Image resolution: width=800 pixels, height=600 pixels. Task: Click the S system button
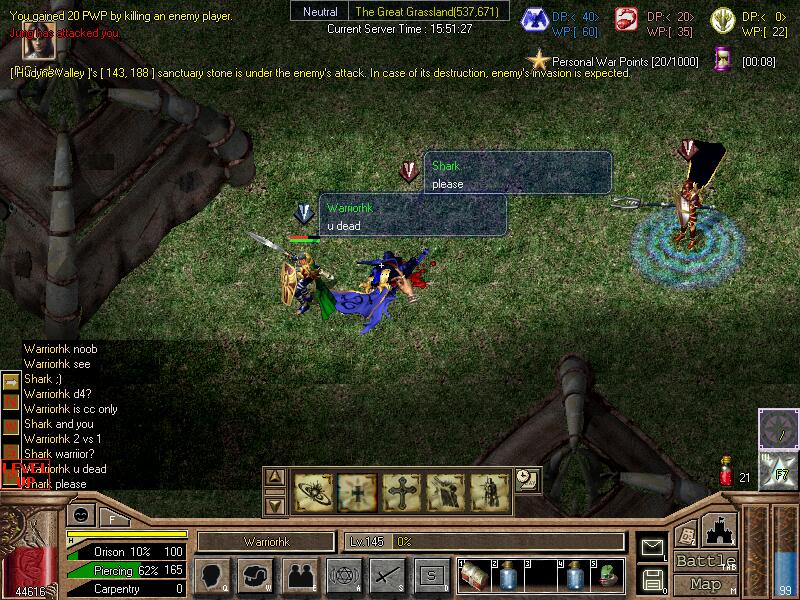pos(431,576)
